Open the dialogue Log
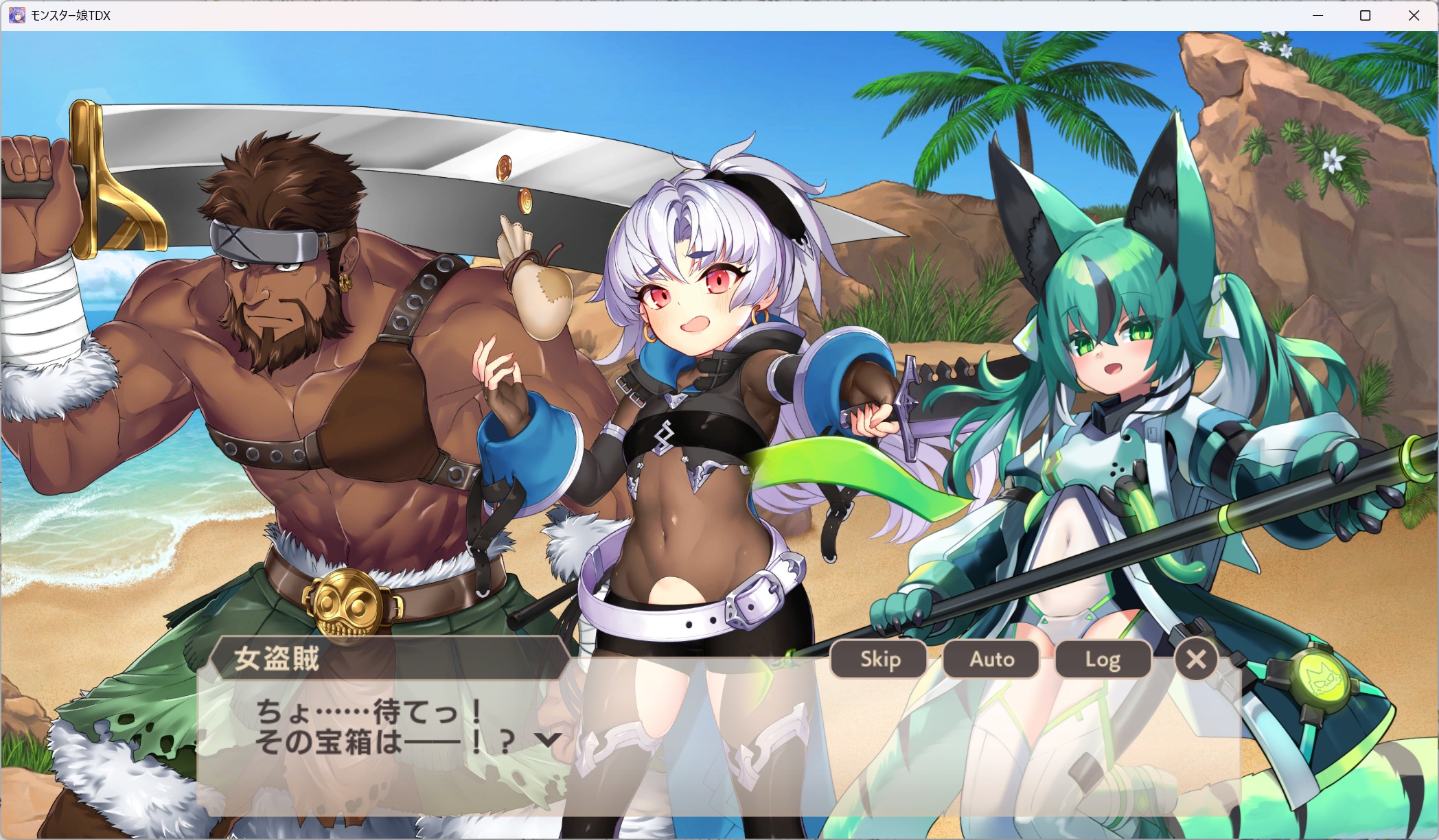The image size is (1439, 840). [x=1103, y=660]
